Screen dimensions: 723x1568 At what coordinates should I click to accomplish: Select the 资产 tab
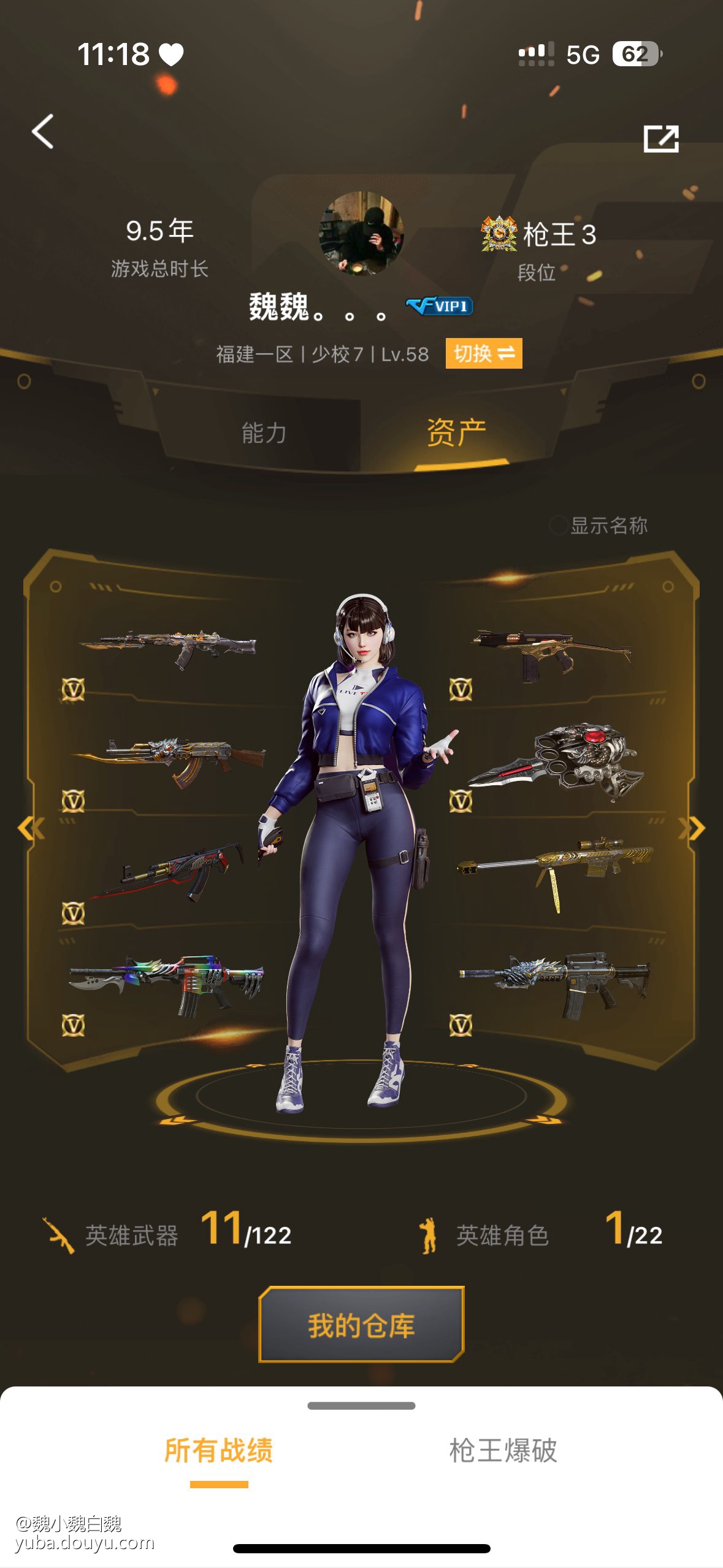tap(456, 433)
